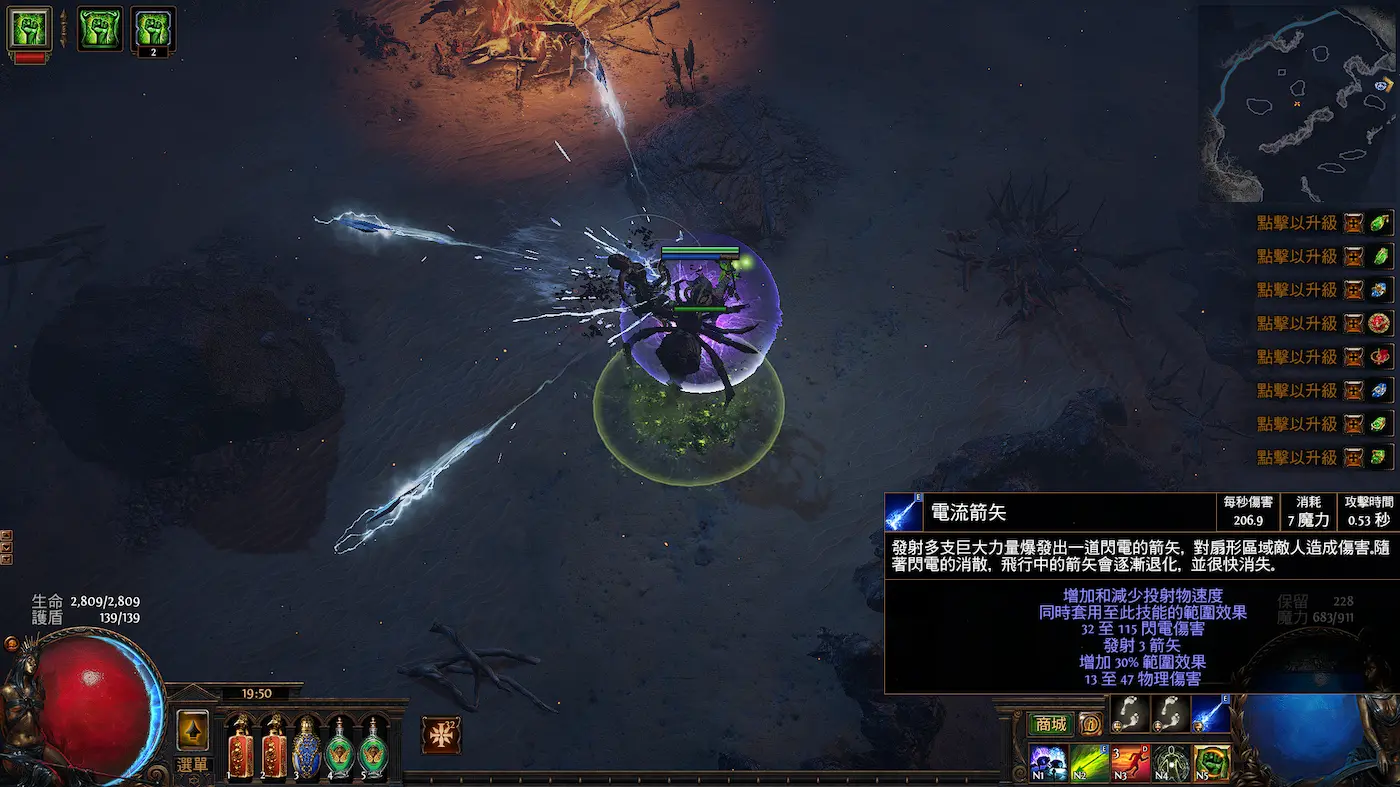Use the blue mana flask in slot 3
The width and height of the screenshot is (1400, 787).
[306, 747]
